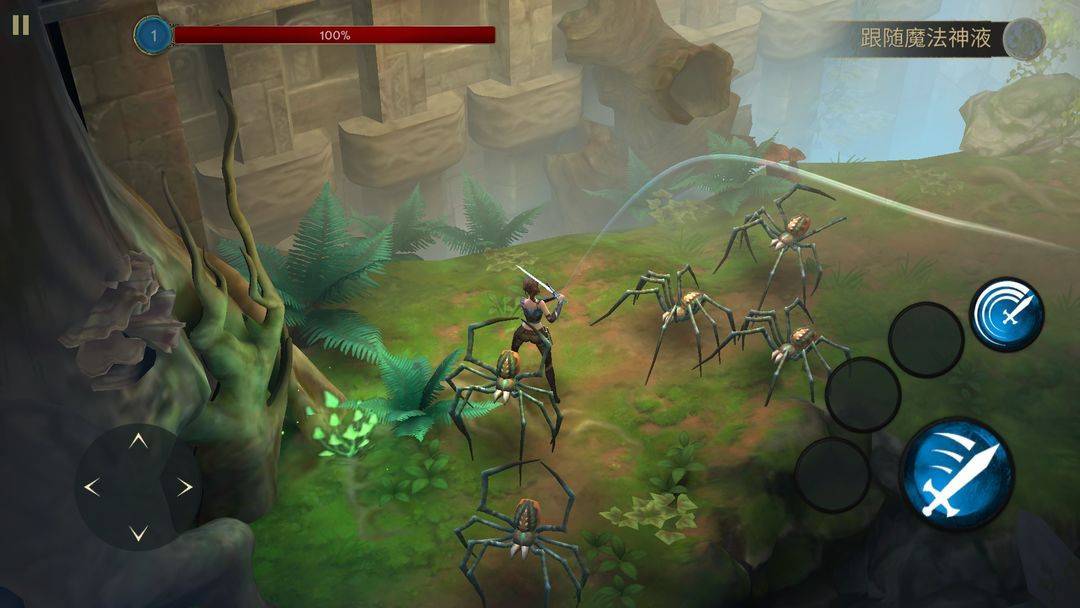Tap the down arrow on the movement pad

click(139, 532)
